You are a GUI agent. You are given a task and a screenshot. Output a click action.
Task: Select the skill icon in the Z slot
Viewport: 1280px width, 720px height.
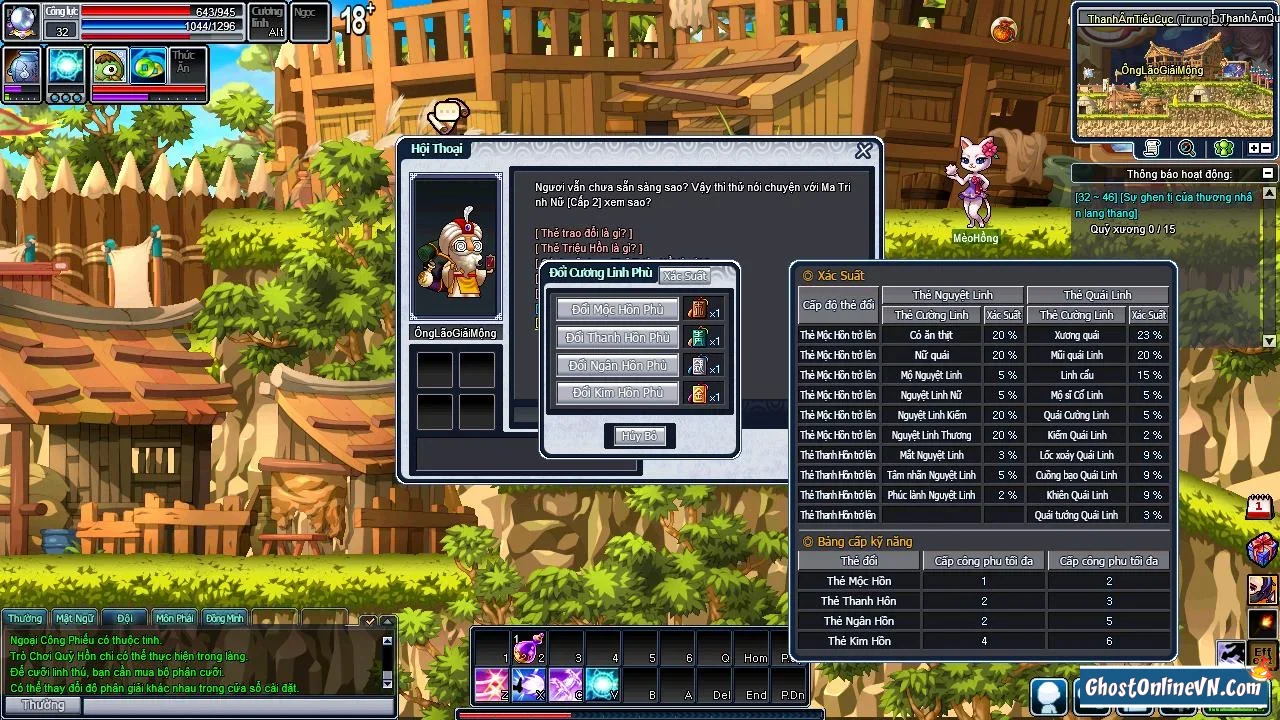tap(490, 683)
